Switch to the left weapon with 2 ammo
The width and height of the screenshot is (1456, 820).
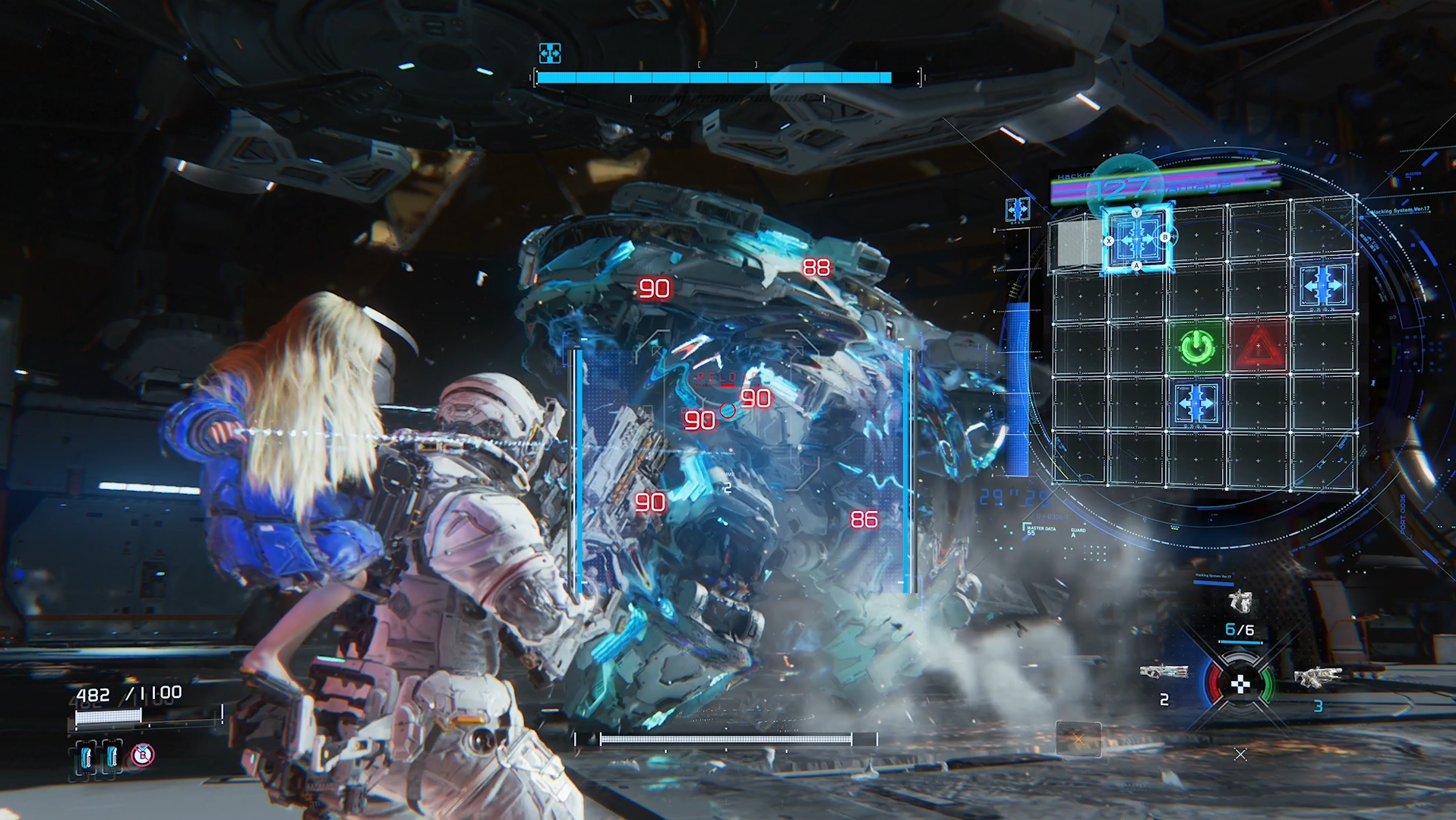coord(1164,673)
